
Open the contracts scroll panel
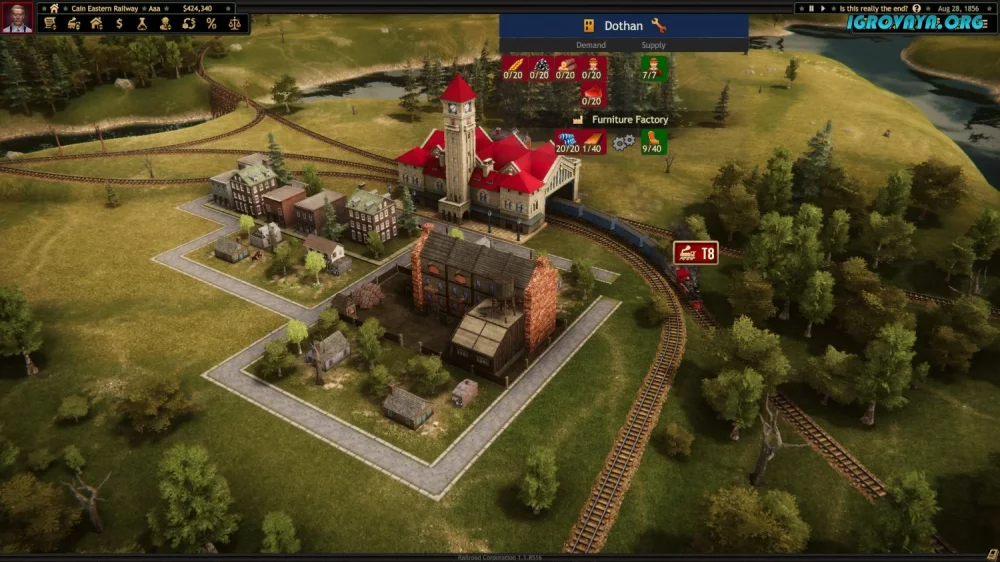coord(49,23)
